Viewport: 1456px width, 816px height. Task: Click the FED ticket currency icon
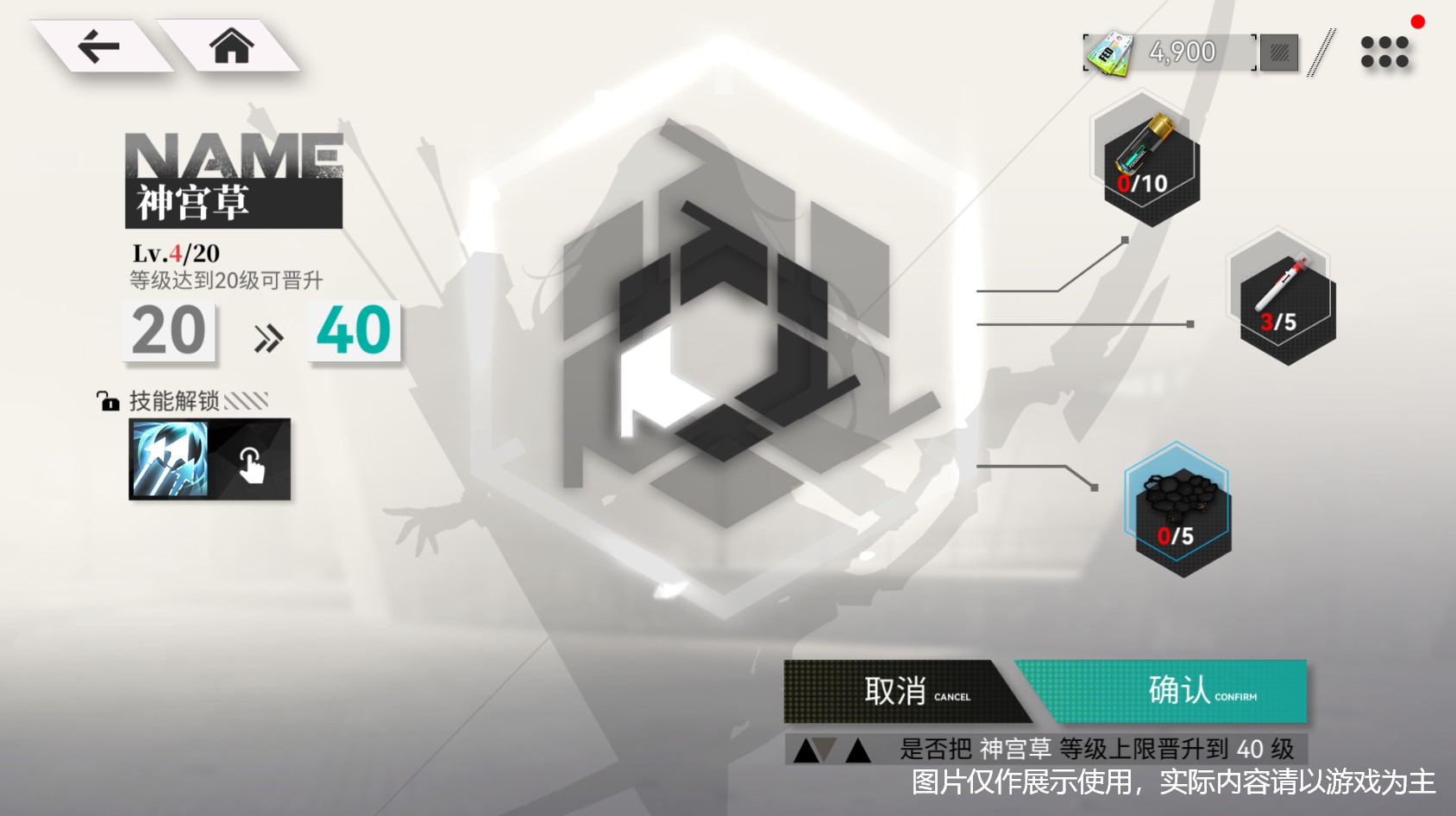point(1108,50)
